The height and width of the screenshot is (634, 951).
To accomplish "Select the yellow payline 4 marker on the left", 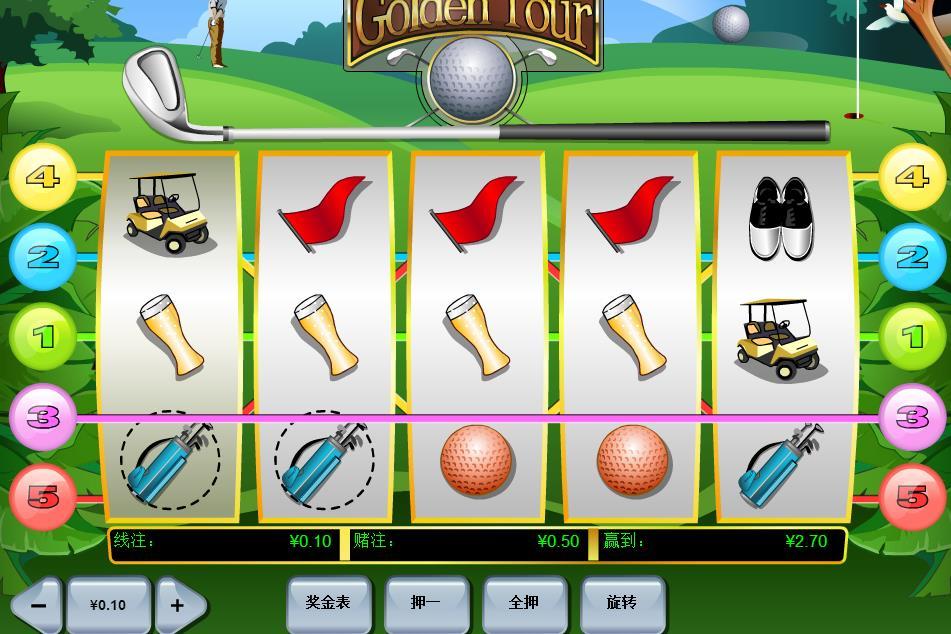I will click(x=43, y=177).
